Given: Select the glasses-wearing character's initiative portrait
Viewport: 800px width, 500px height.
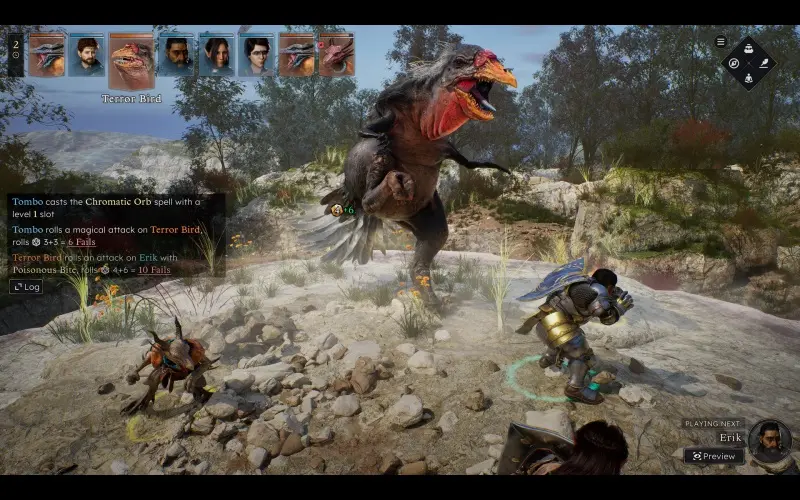Looking at the screenshot, I should click(x=257, y=55).
